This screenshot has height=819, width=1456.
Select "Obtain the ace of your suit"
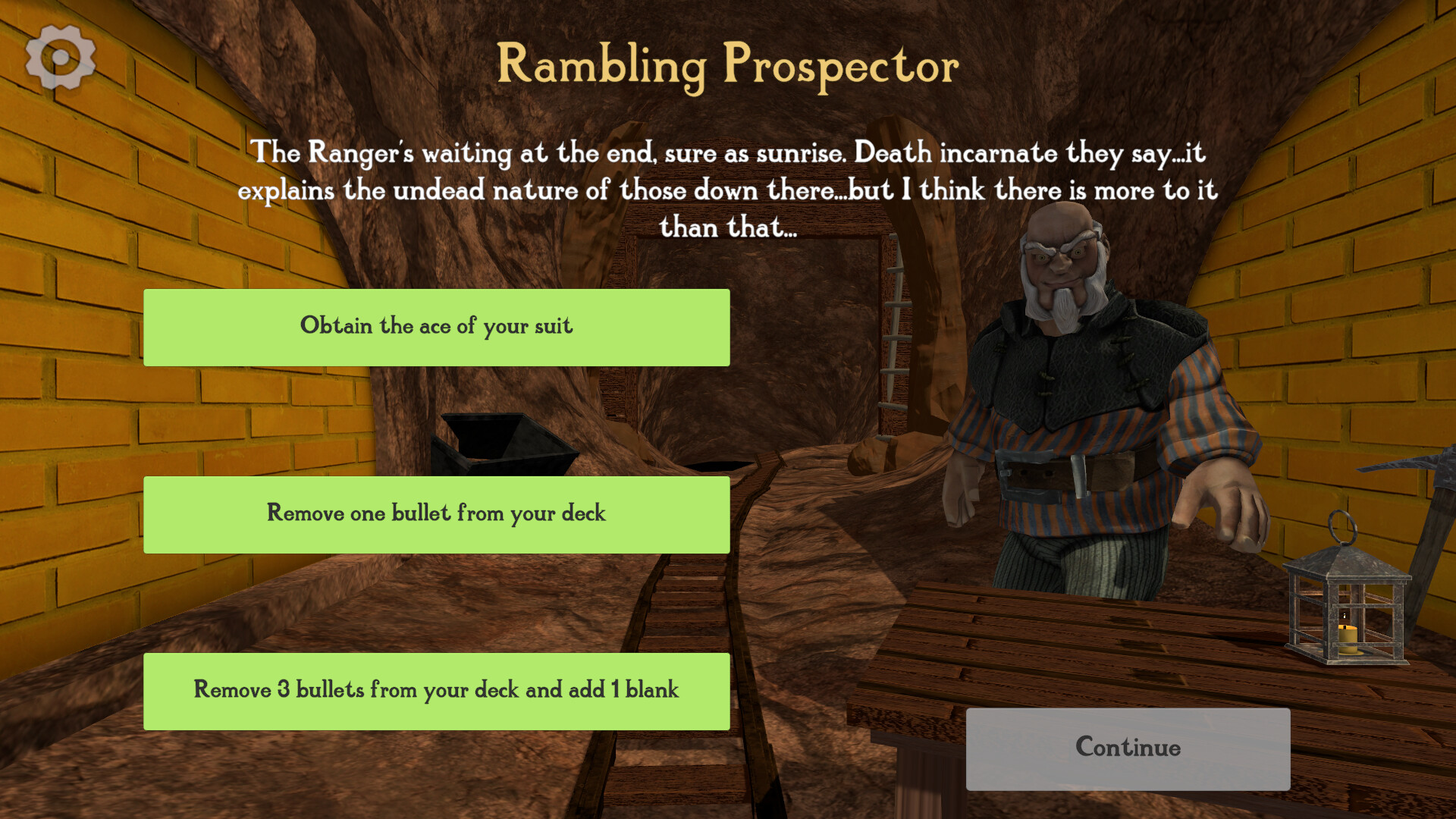[x=436, y=327]
